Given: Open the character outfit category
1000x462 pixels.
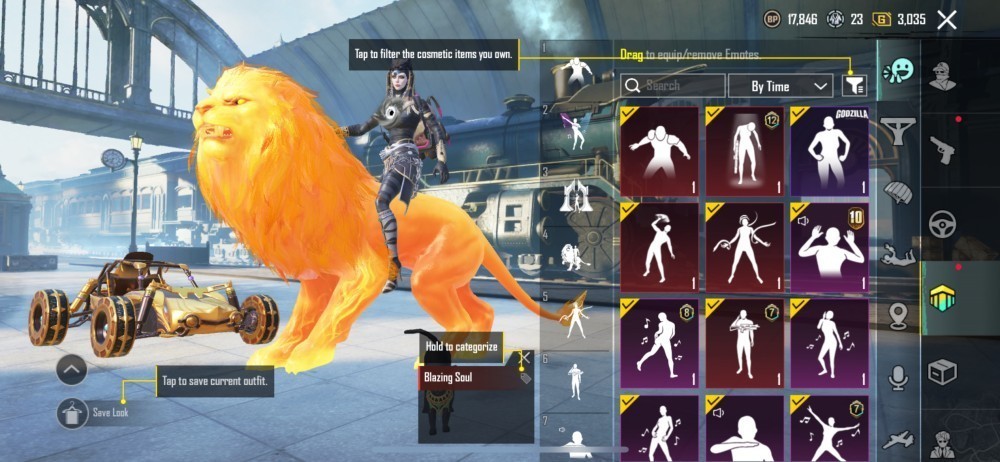Looking at the screenshot, I should coord(942,76).
